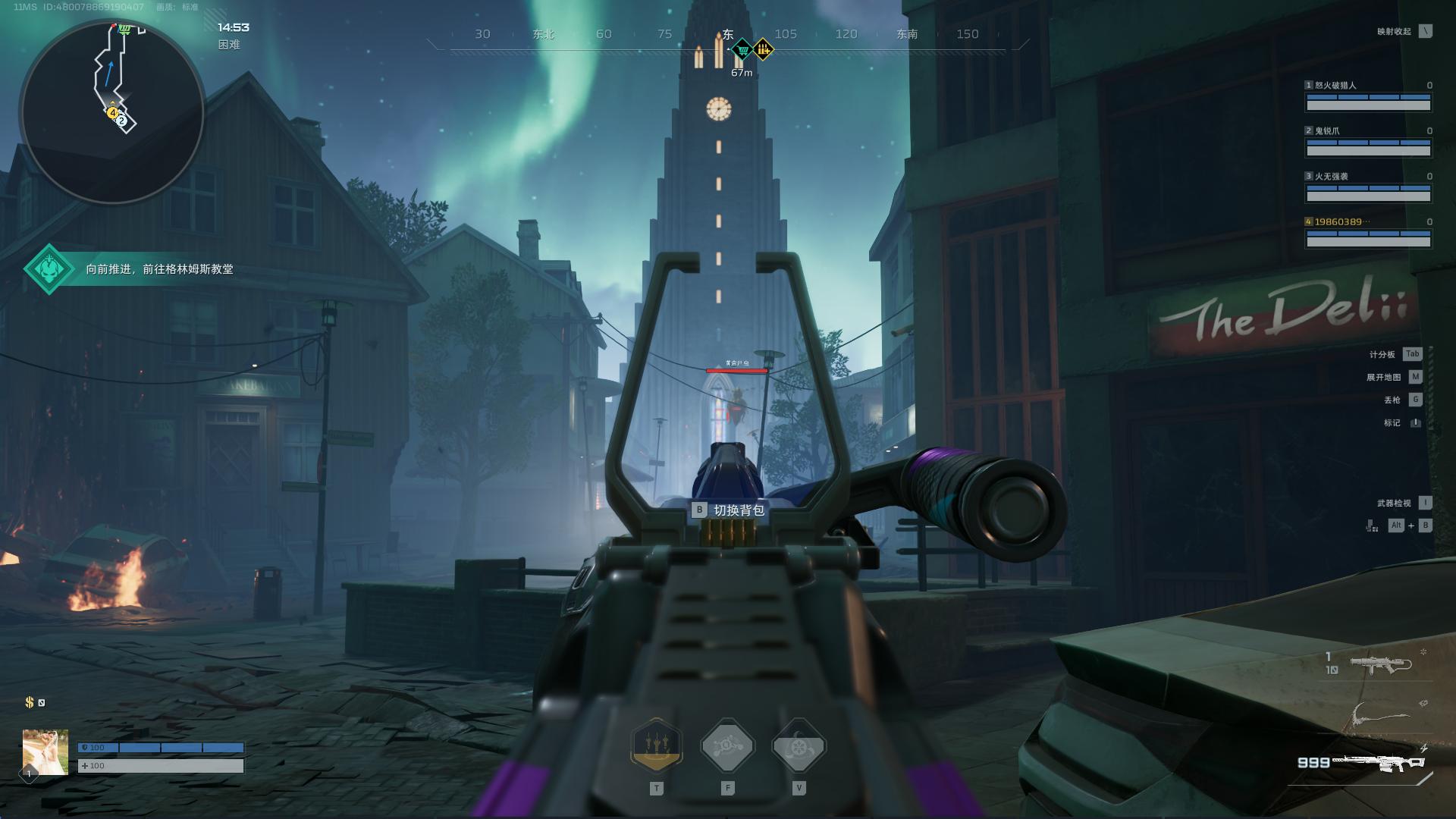This screenshot has height=819, width=1456.
Task: Click the green shop marker on compass
Action: [742, 51]
